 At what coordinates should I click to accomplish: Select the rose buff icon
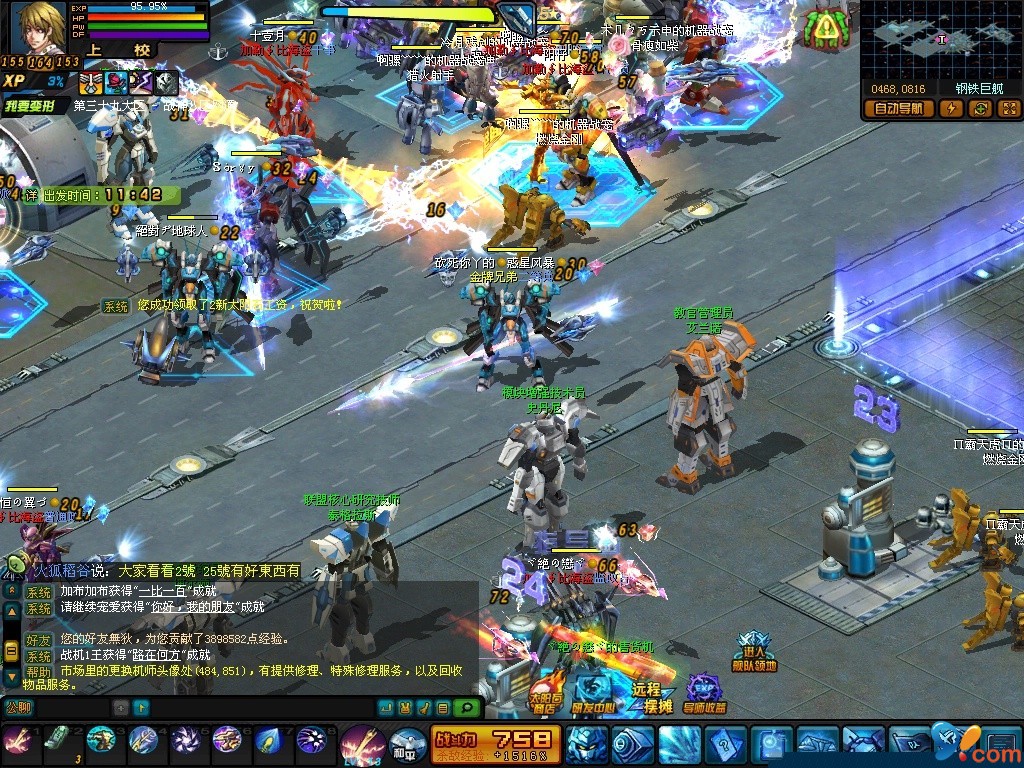coord(117,83)
